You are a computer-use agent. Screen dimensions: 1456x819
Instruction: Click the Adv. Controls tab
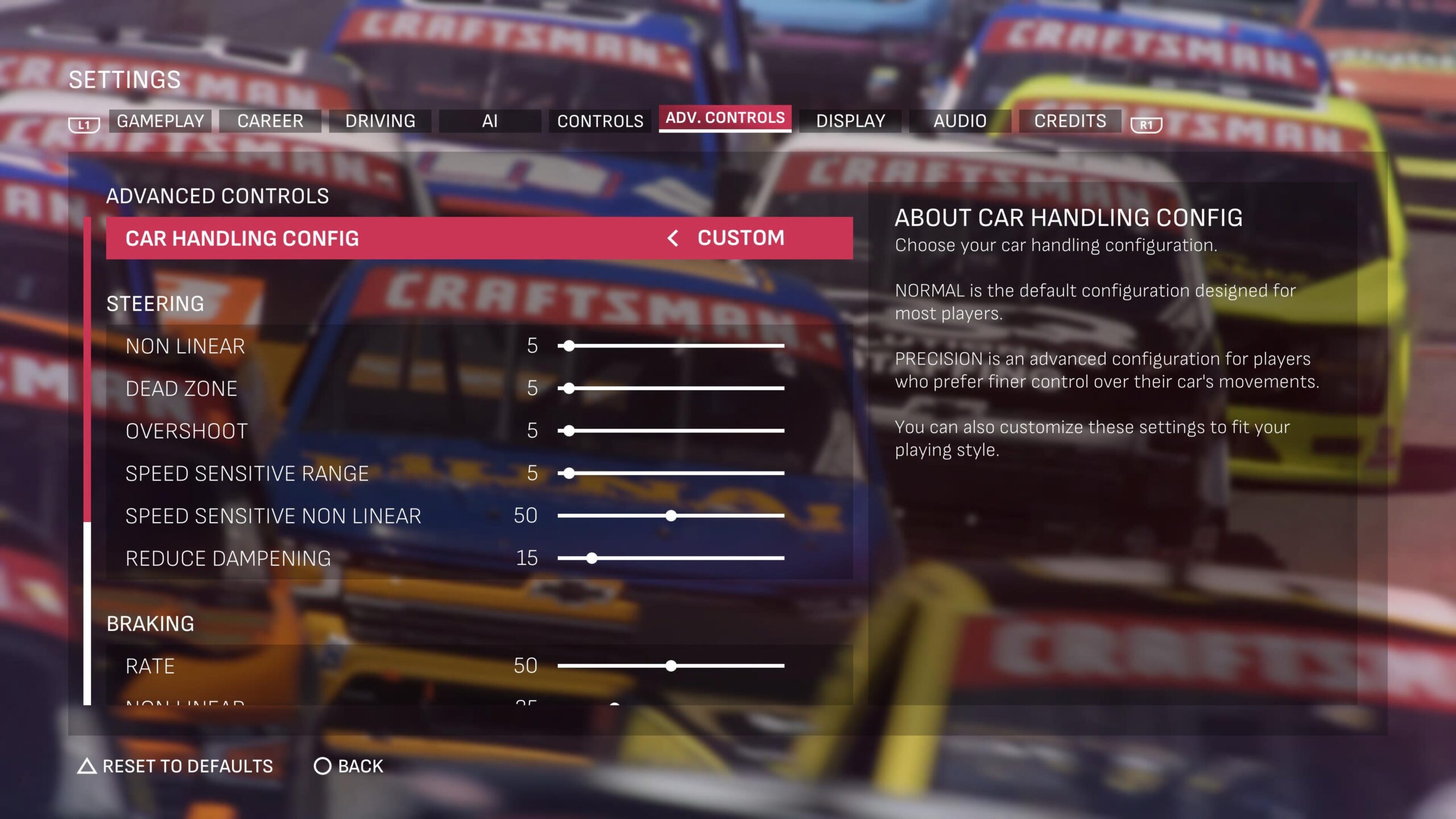pyautogui.click(x=725, y=118)
